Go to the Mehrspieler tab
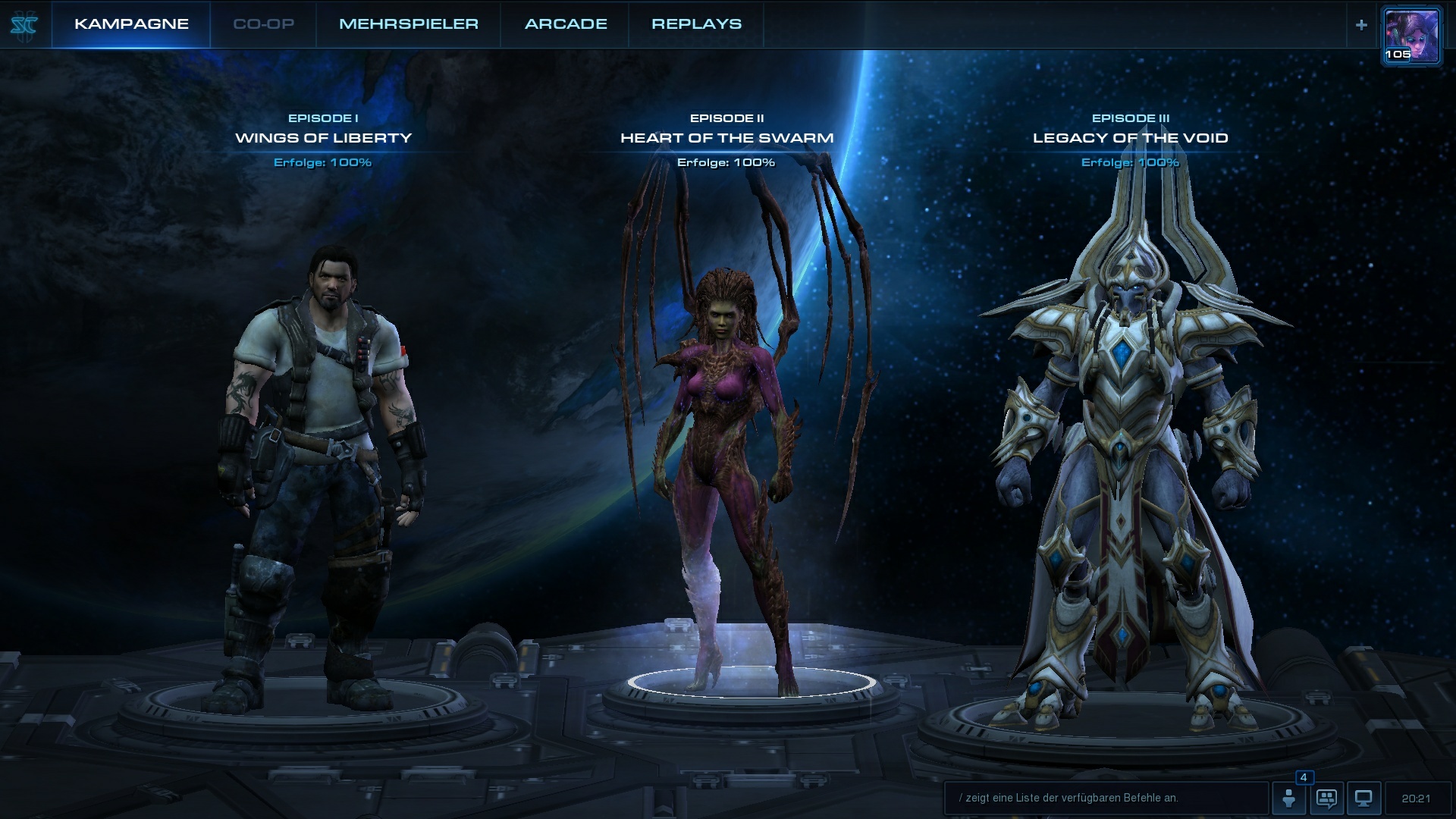 tap(408, 24)
